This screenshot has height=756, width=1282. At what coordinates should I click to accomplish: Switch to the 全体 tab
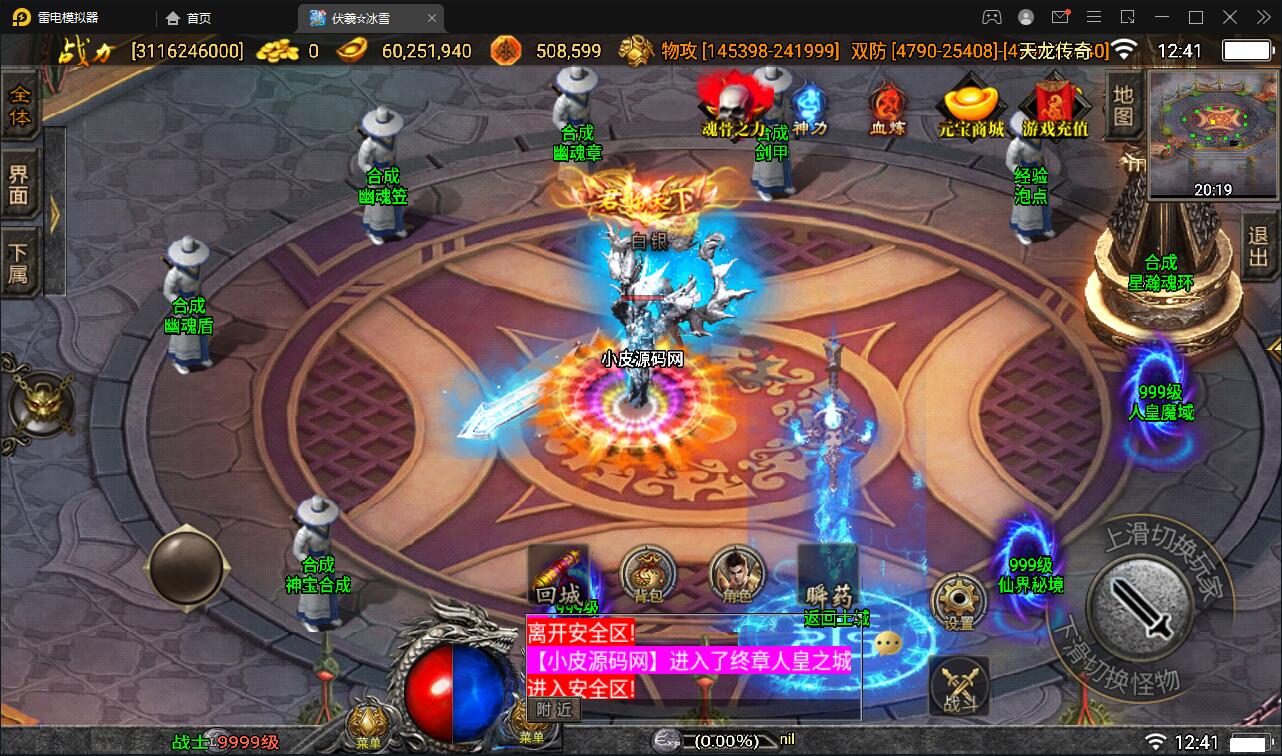(x=19, y=105)
